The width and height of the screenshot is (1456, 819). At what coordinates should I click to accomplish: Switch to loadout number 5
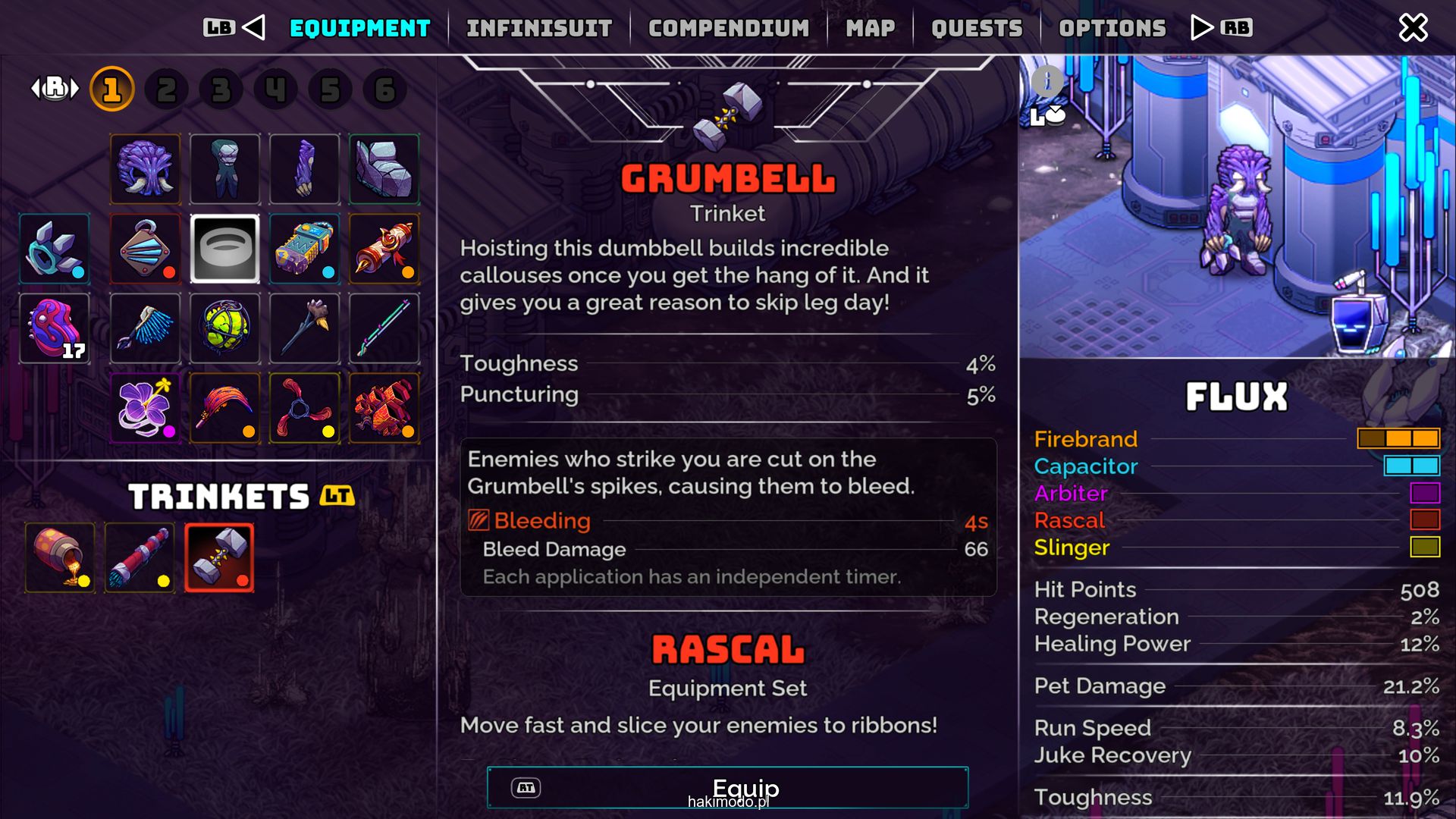point(330,89)
